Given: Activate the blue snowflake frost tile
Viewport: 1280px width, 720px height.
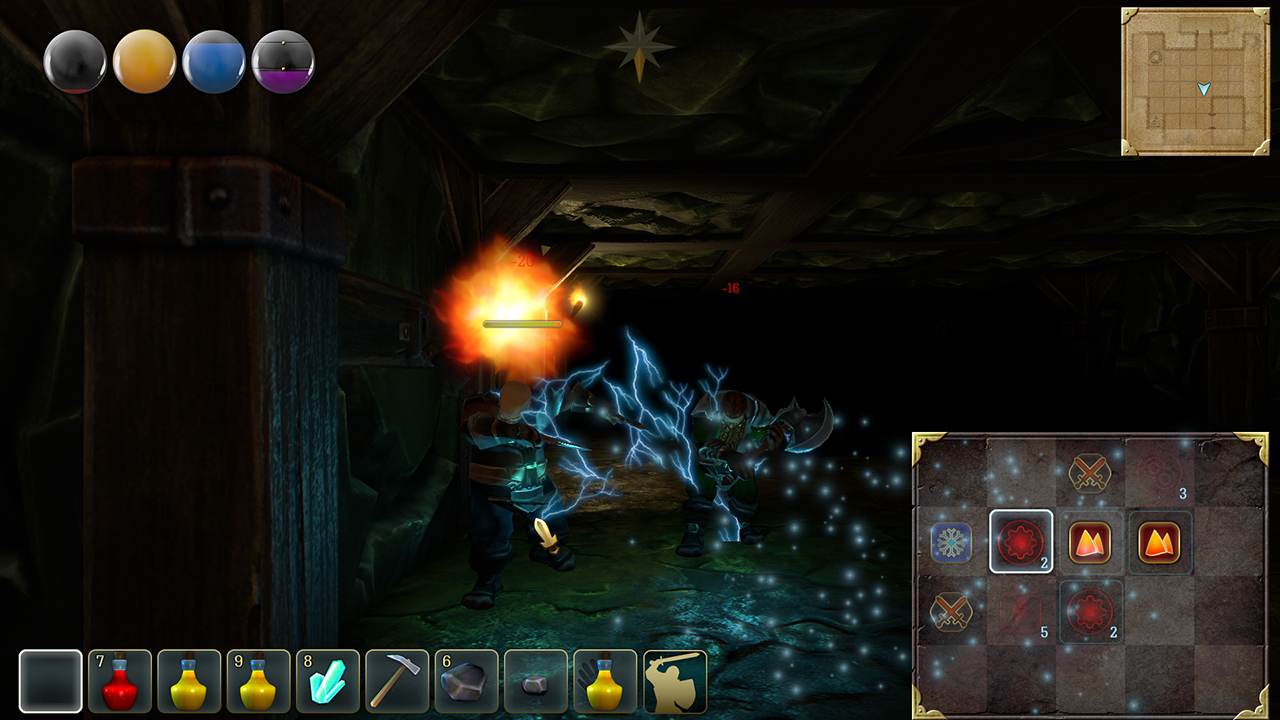Looking at the screenshot, I should pyautogui.click(x=951, y=542).
